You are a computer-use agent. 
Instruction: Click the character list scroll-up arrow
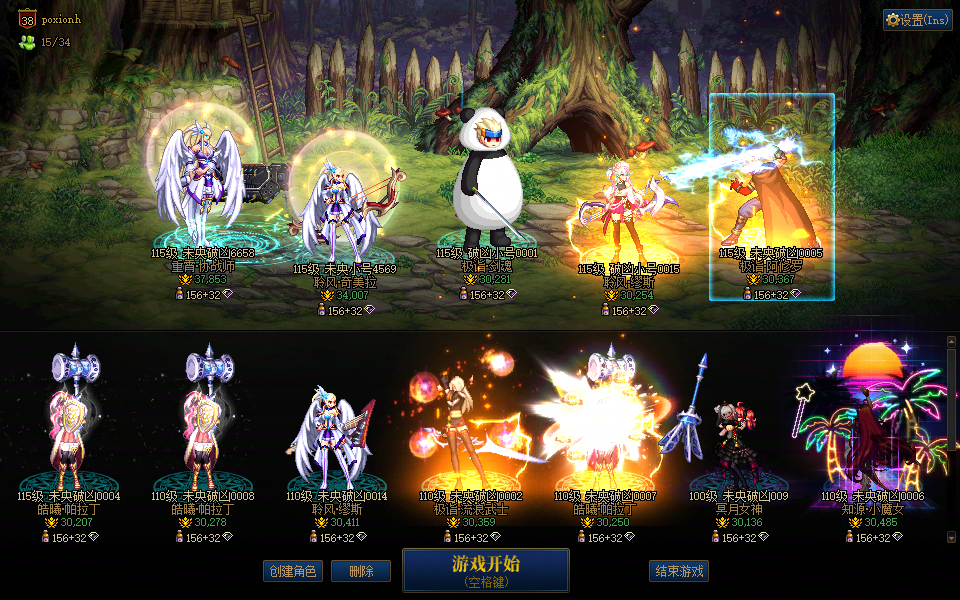[950, 342]
